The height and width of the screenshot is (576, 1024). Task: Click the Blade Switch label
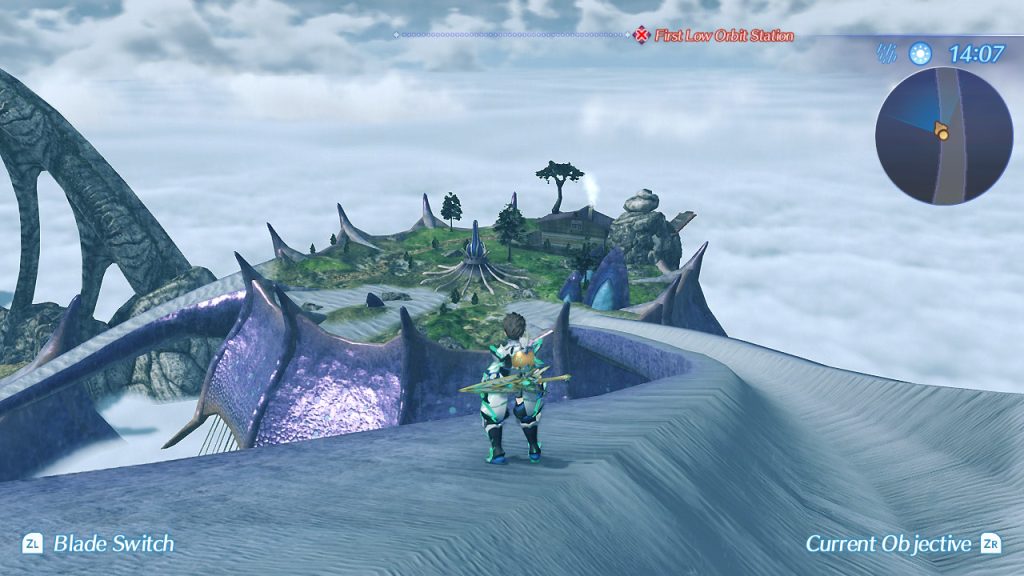click(x=113, y=544)
